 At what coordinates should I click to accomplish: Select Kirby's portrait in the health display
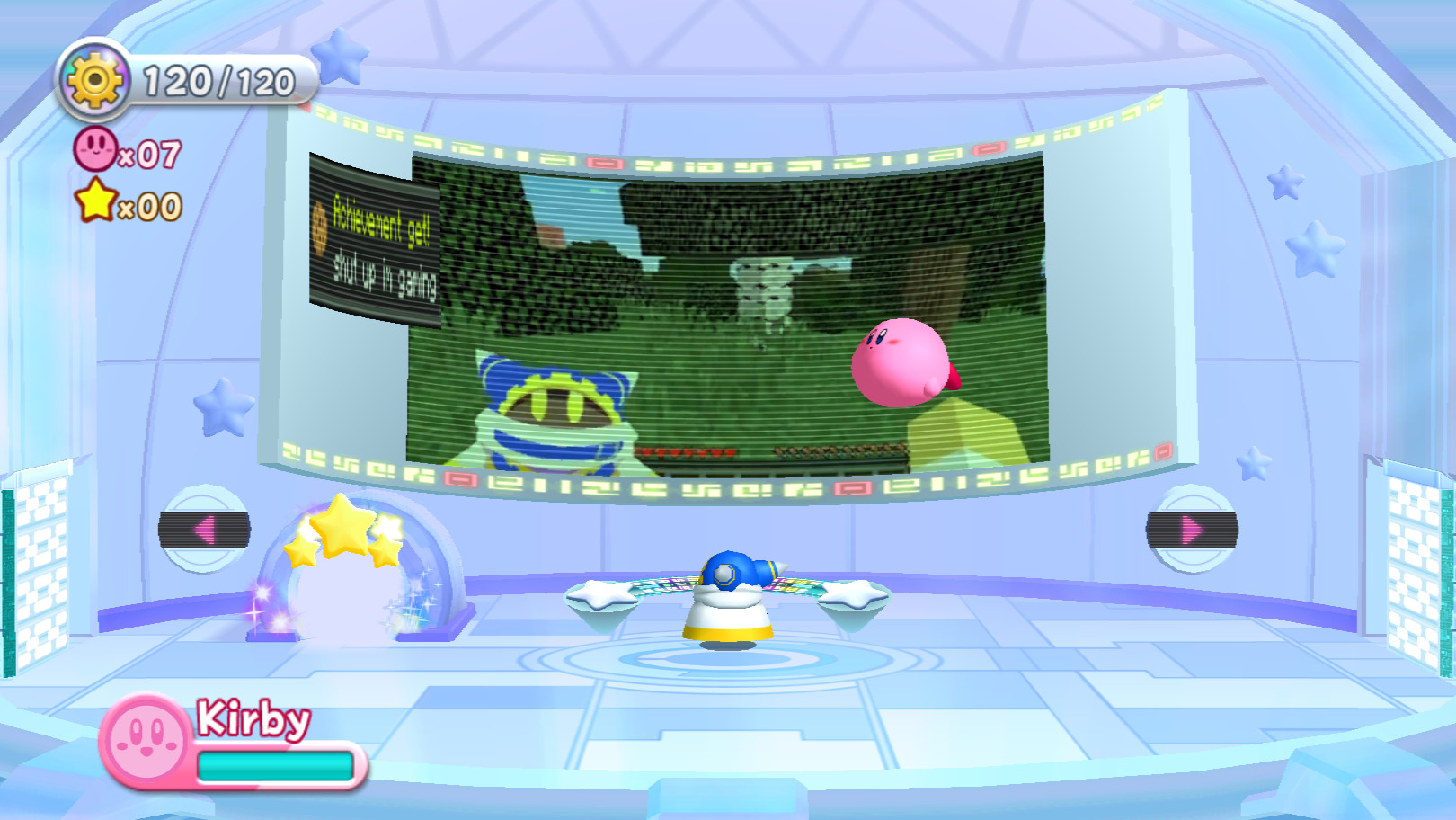(144, 743)
